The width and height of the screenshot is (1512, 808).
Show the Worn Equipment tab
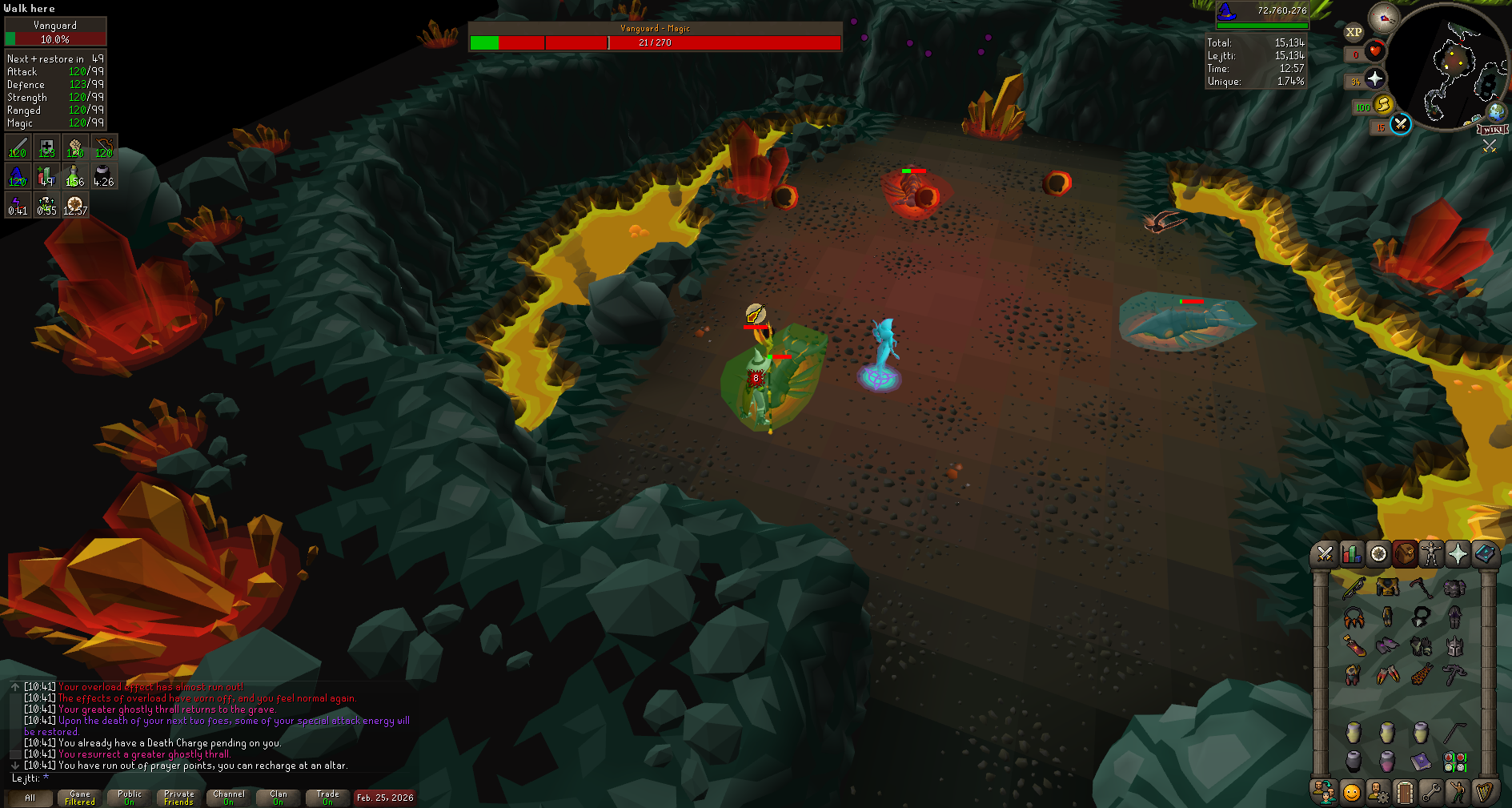(x=1431, y=554)
